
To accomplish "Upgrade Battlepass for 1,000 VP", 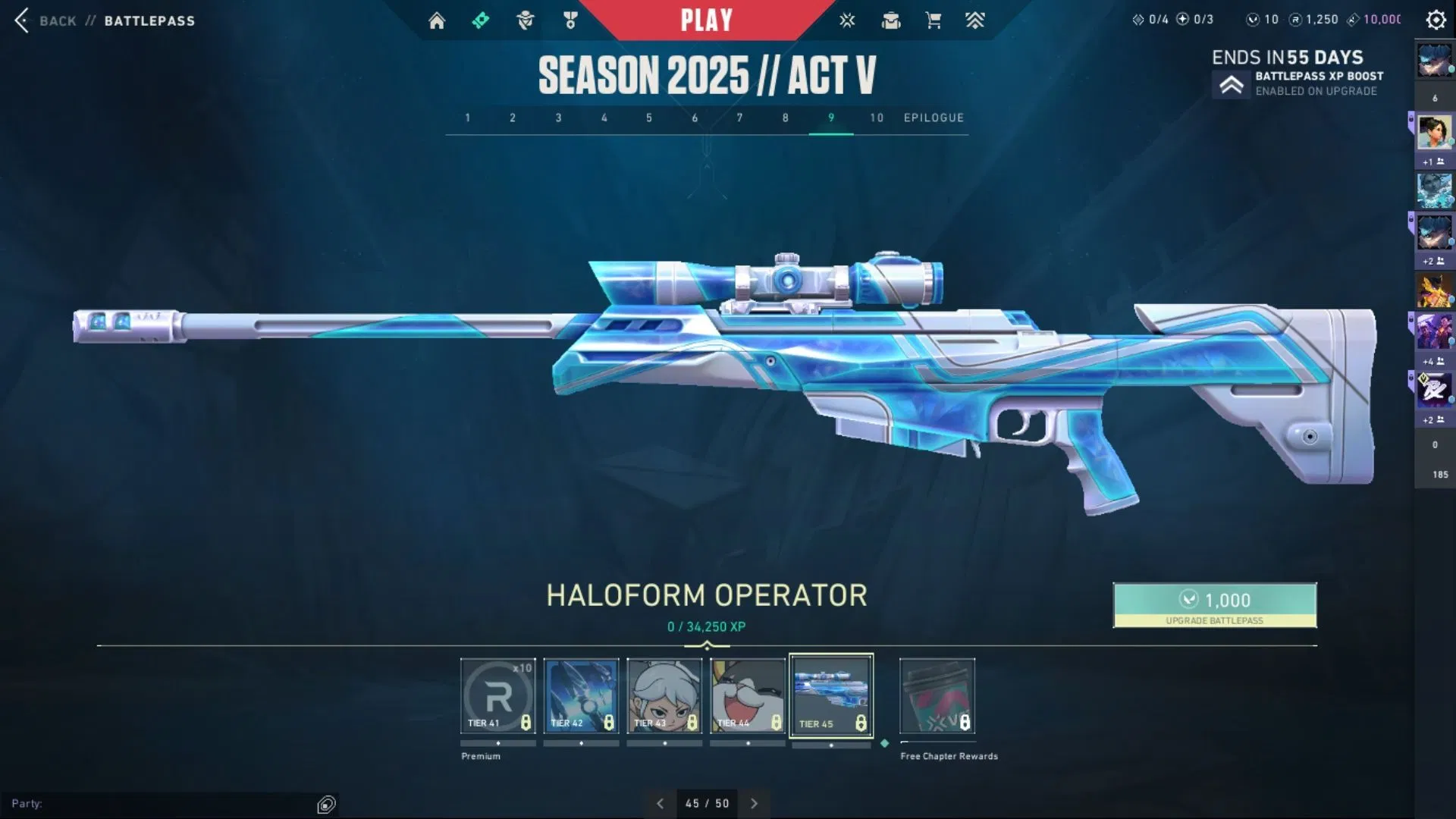I will pyautogui.click(x=1214, y=604).
